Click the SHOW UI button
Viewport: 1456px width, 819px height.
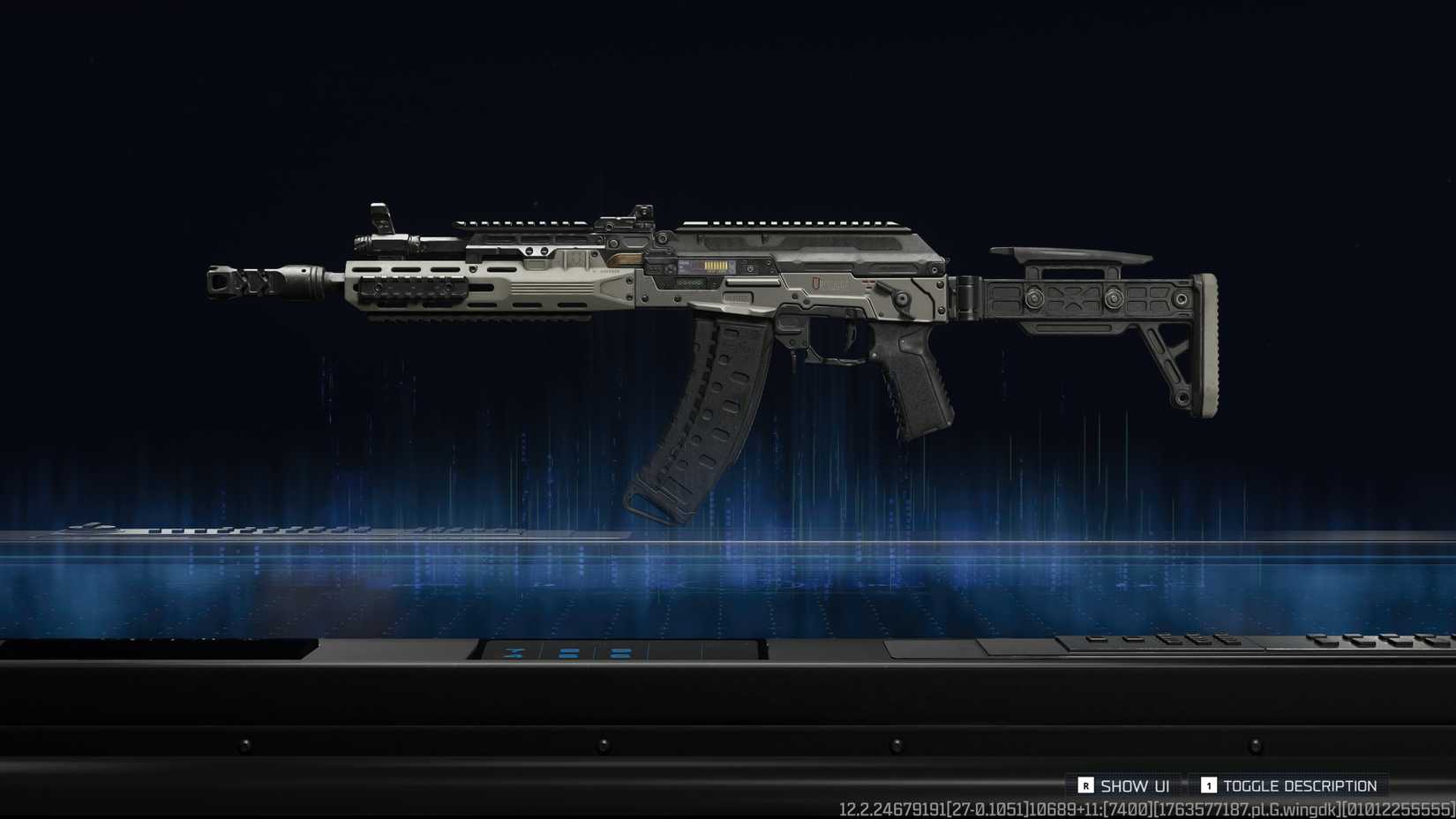pyautogui.click(x=1136, y=785)
